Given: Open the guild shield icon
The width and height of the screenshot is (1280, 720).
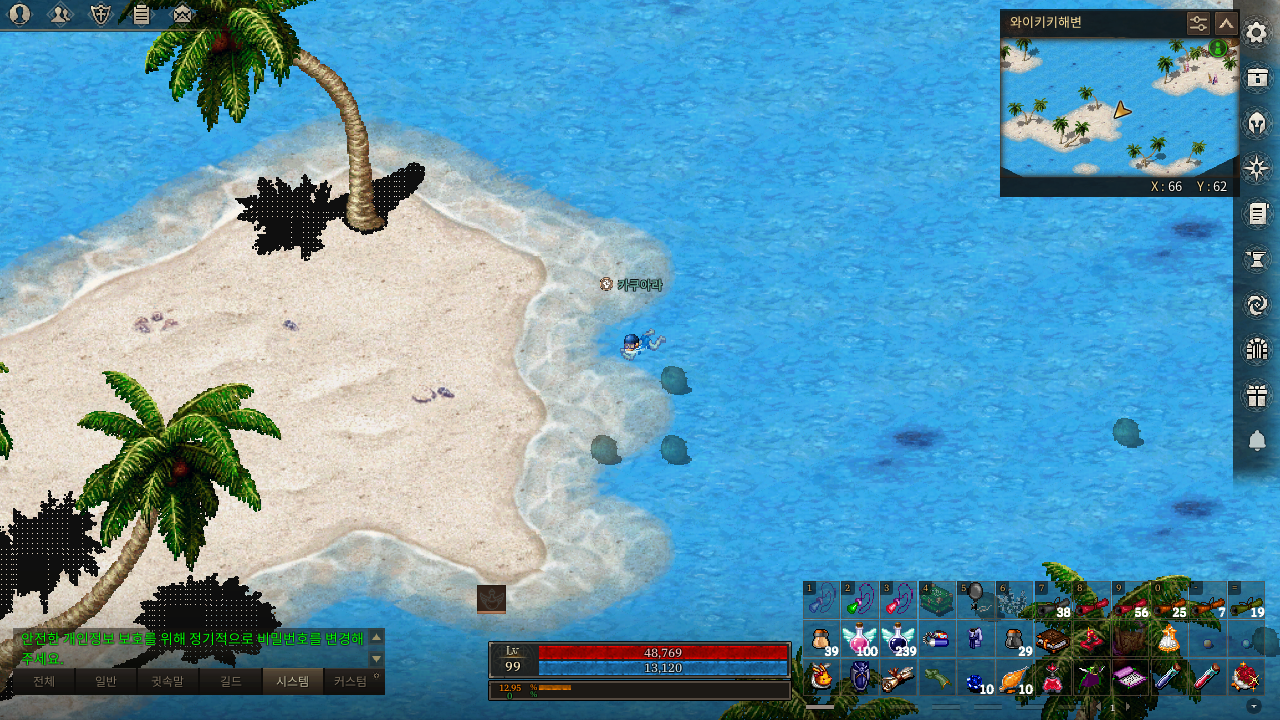Looking at the screenshot, I should pyautogui.click(x=100, y=14).
